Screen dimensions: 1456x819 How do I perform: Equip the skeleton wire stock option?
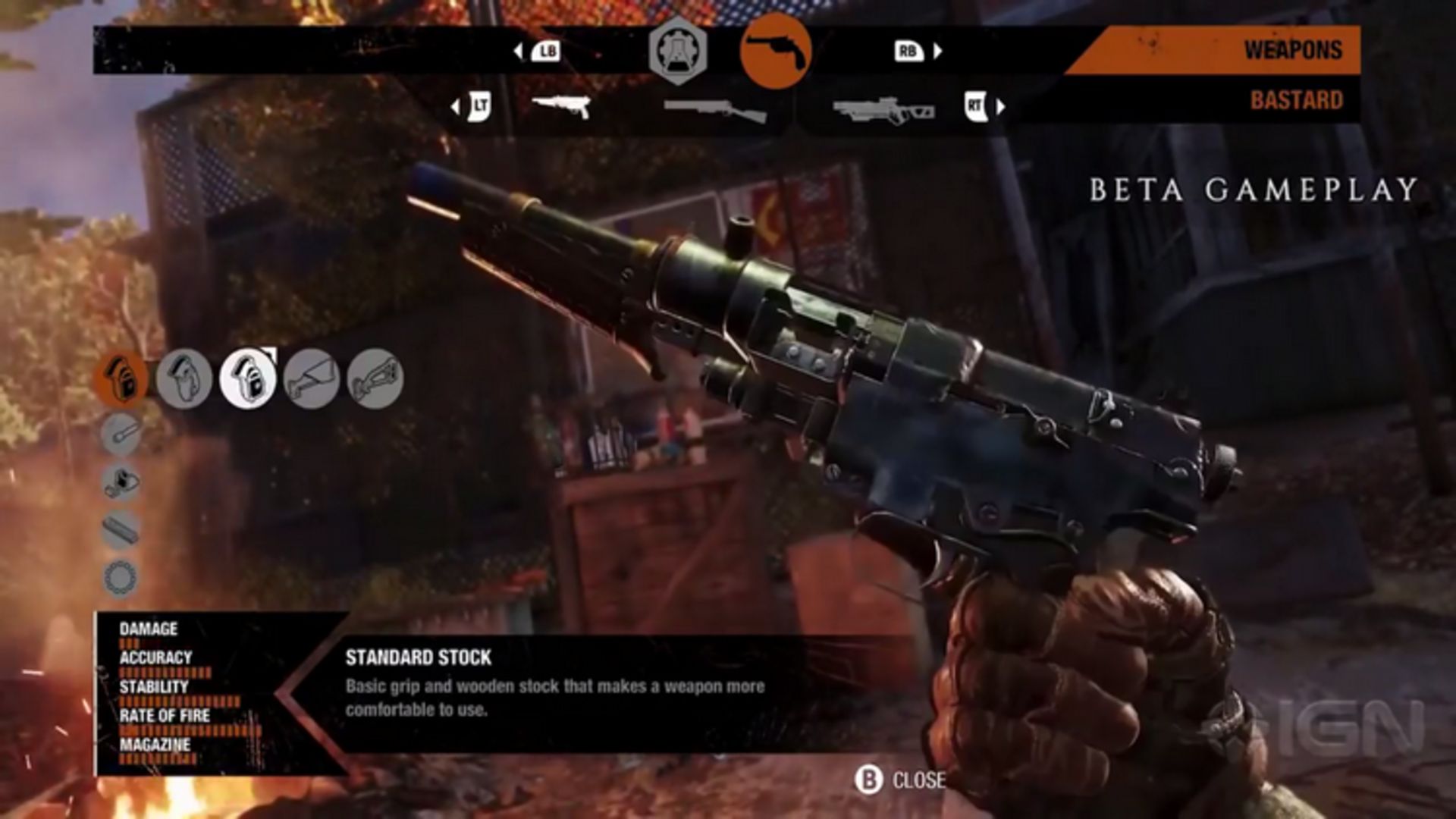(311, 378)
